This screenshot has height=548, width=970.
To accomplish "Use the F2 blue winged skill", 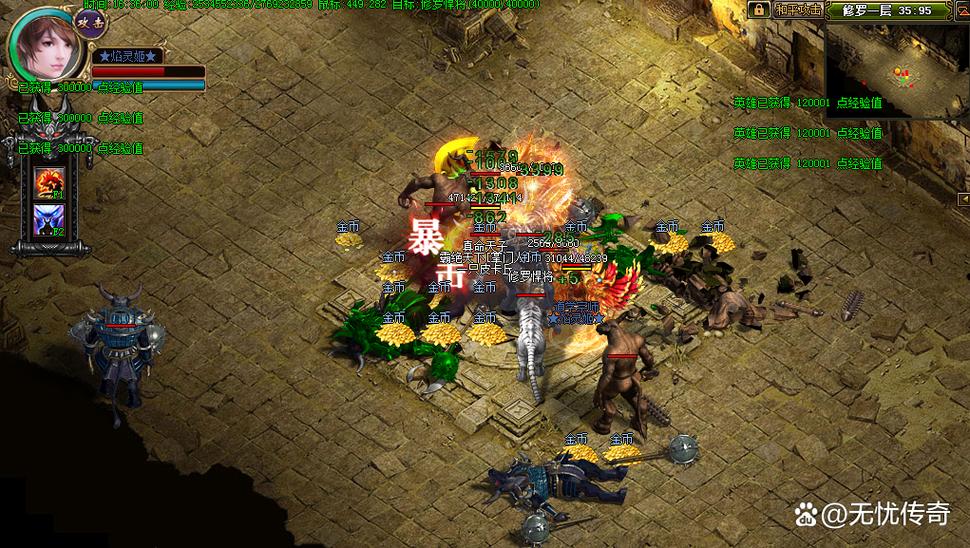I will 49,220.
